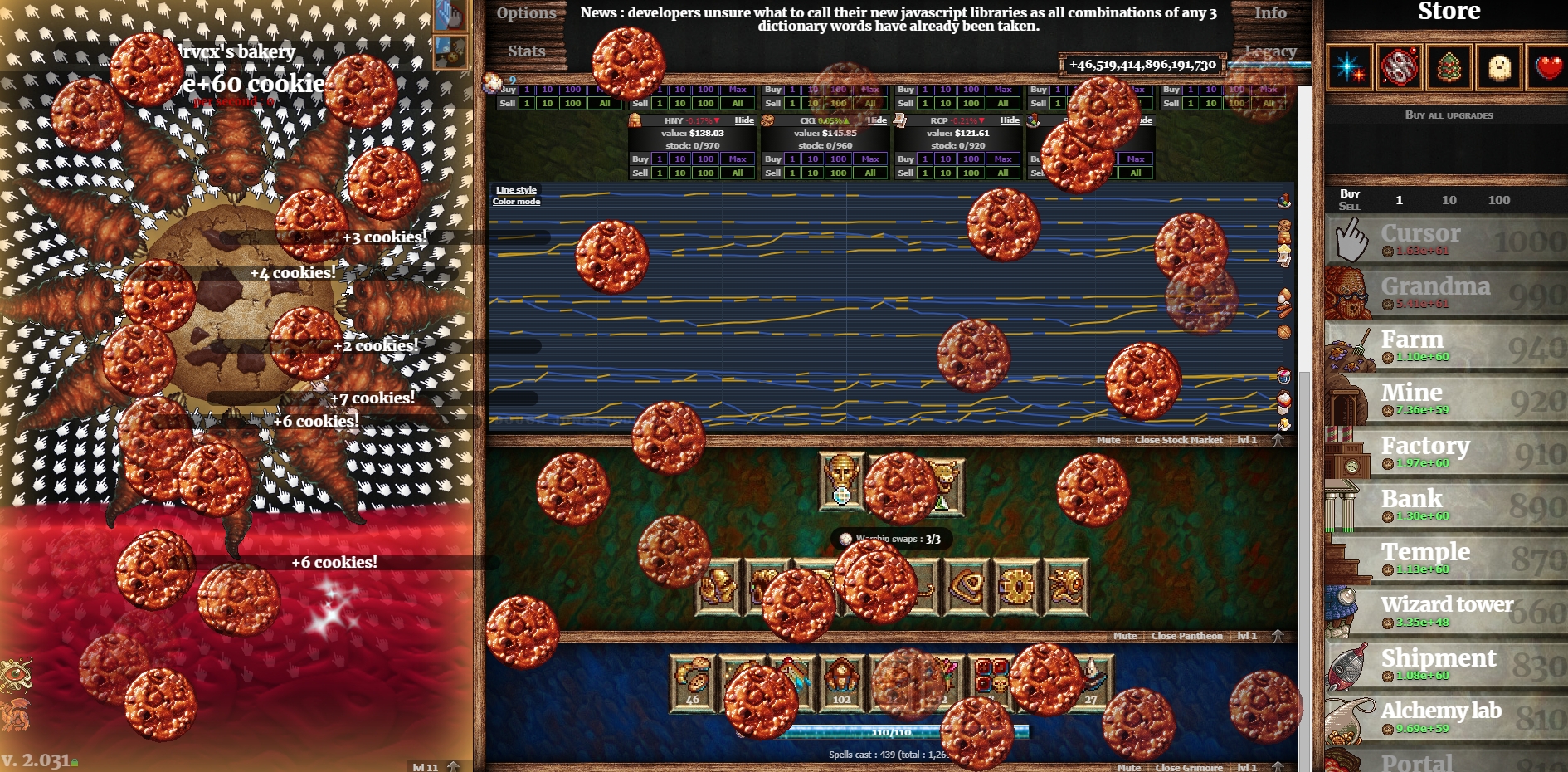Select the Christmas tree upgrade icon
Image resolution: width=1568 pixels, height=772 pixels.
[1449, 67]
